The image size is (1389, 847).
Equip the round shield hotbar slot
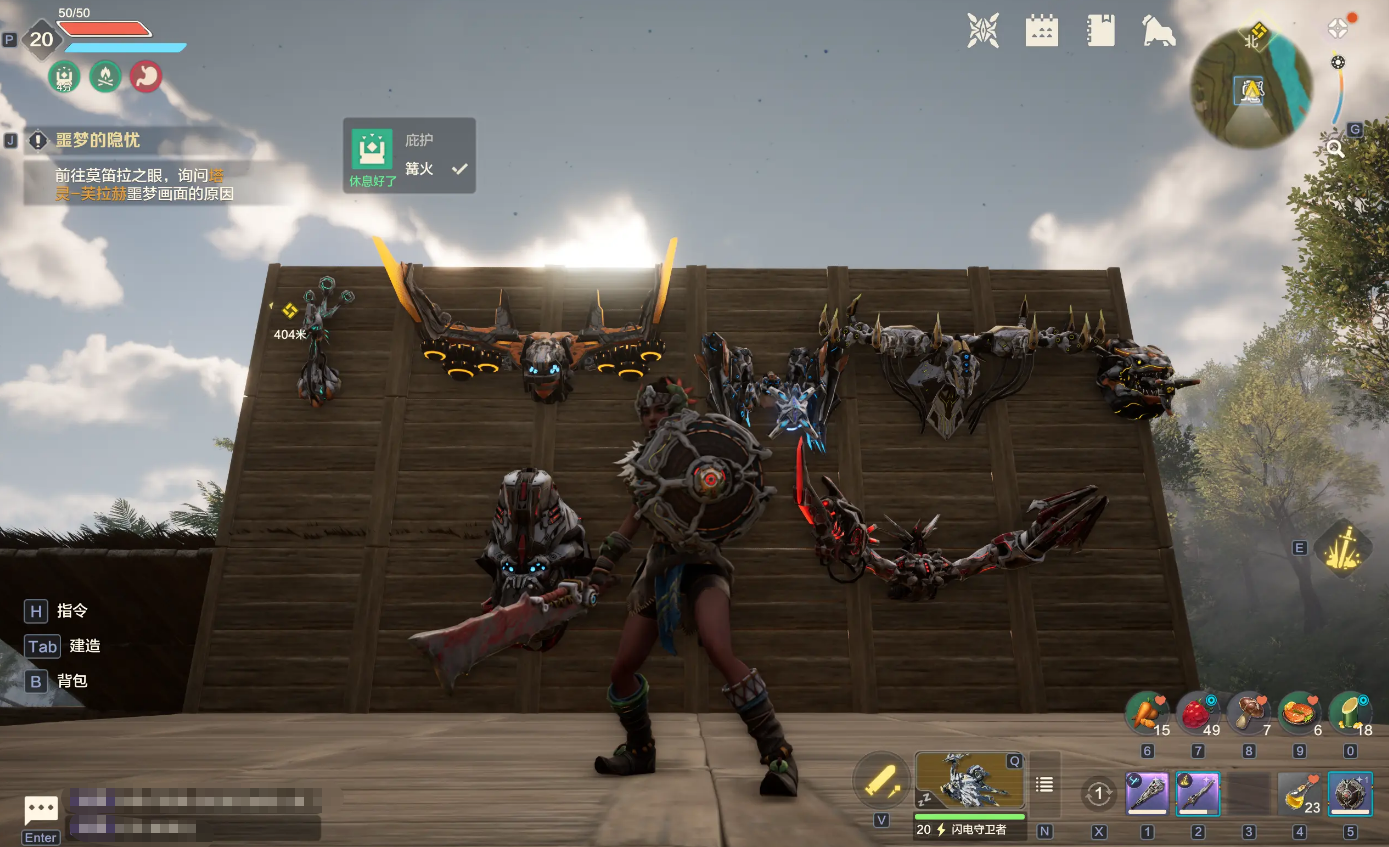click(x=1350, y=794)
